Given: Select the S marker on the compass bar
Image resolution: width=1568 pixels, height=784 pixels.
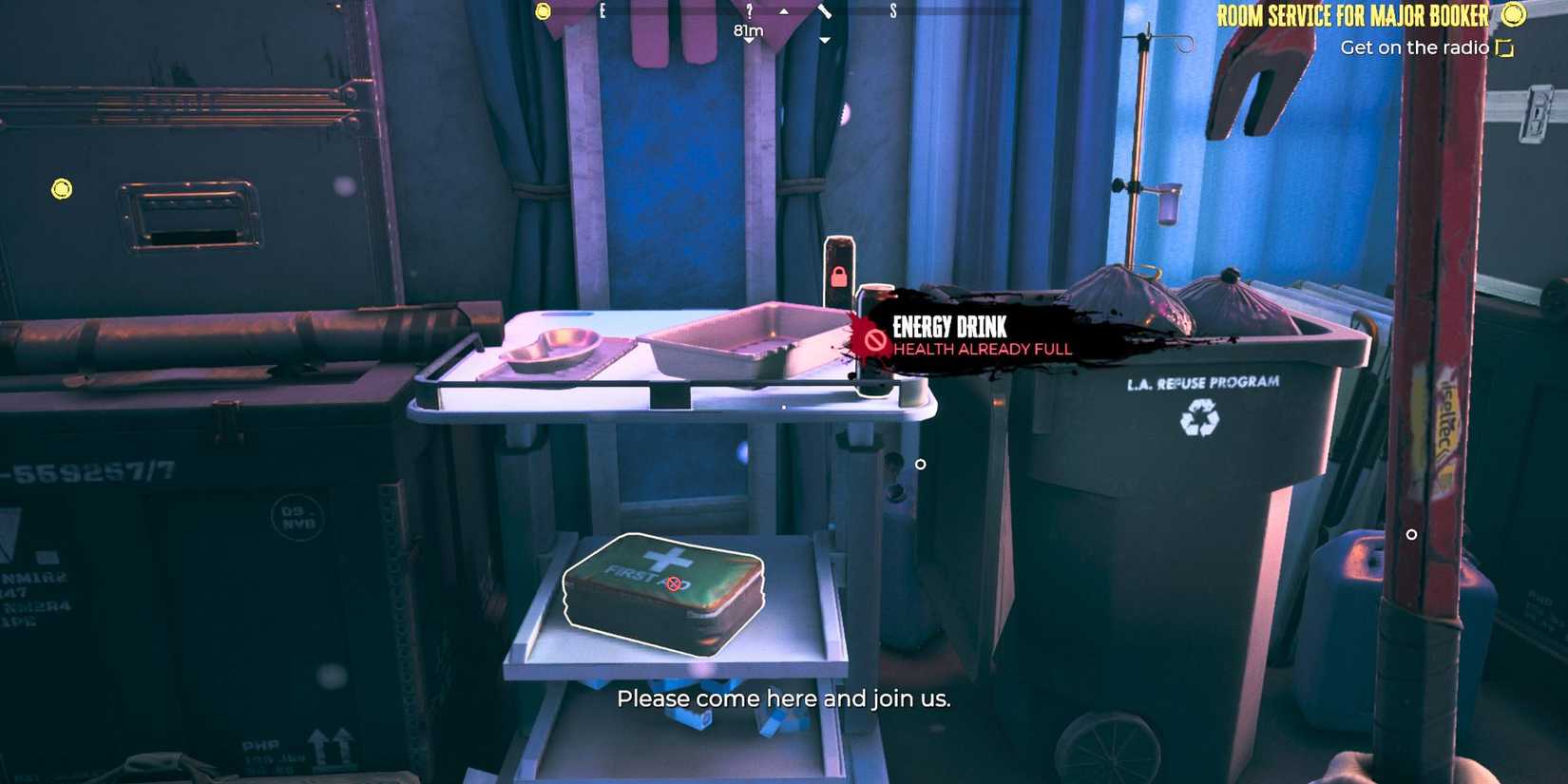Looking at the screenshot, I should [893, 11].
